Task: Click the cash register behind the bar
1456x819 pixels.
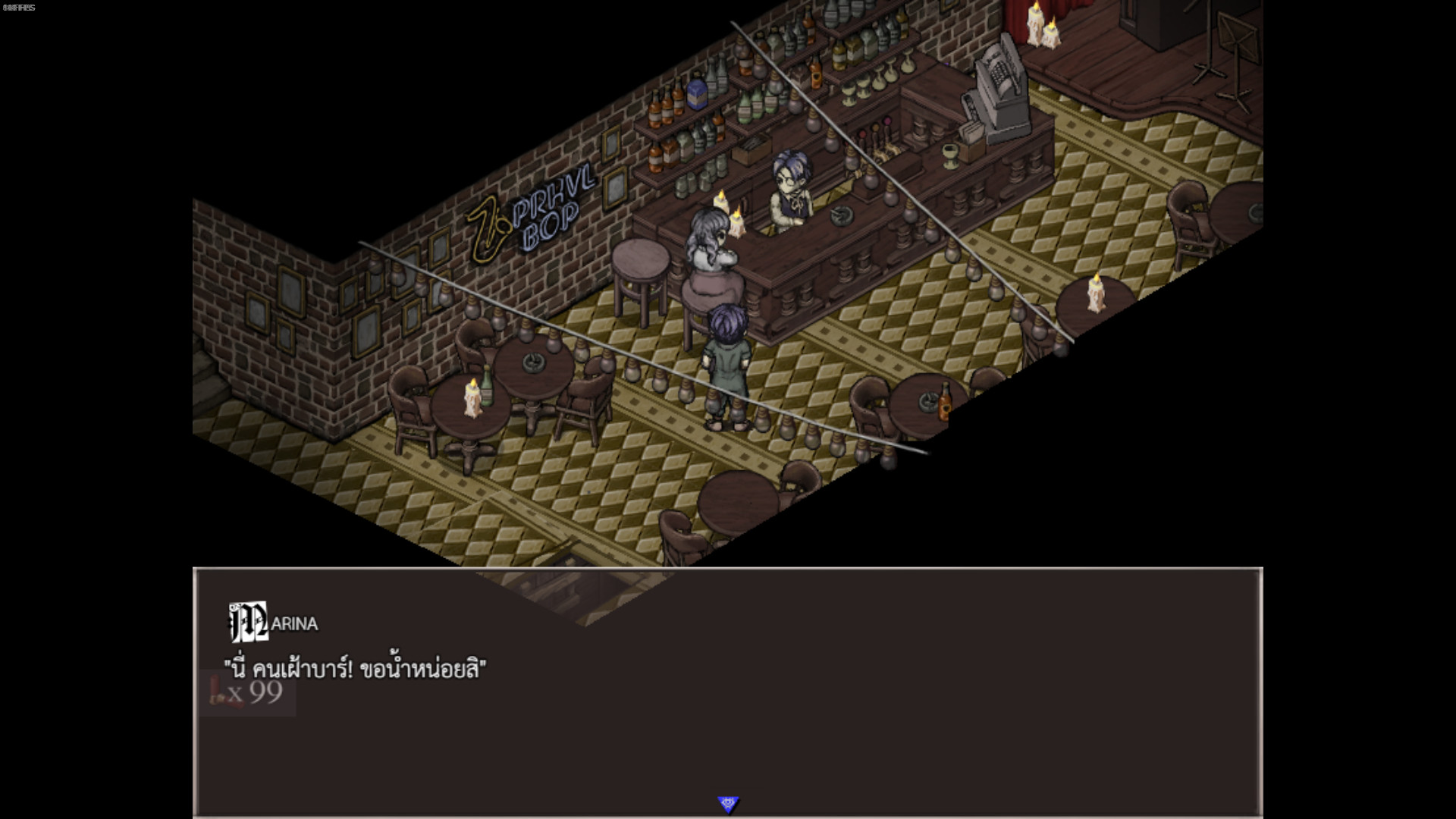Action: pos(999,83)
